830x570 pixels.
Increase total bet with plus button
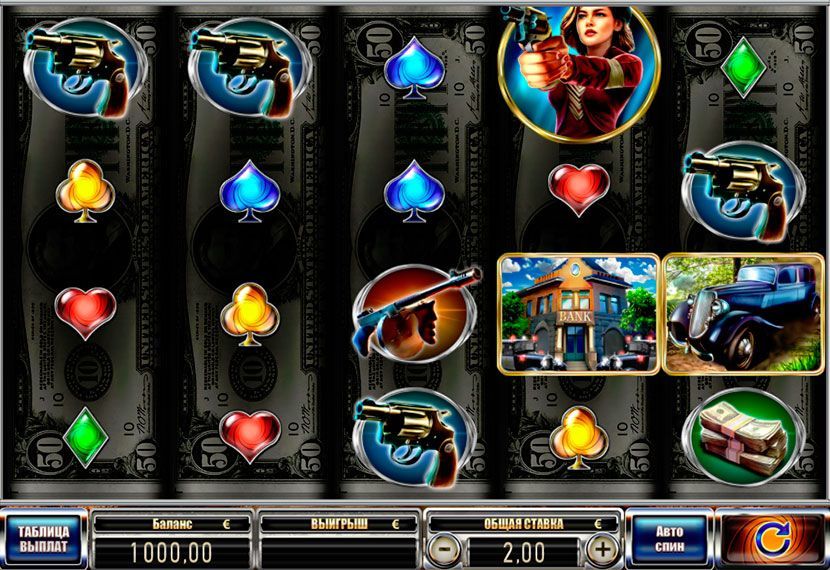(x=601, y=549)
